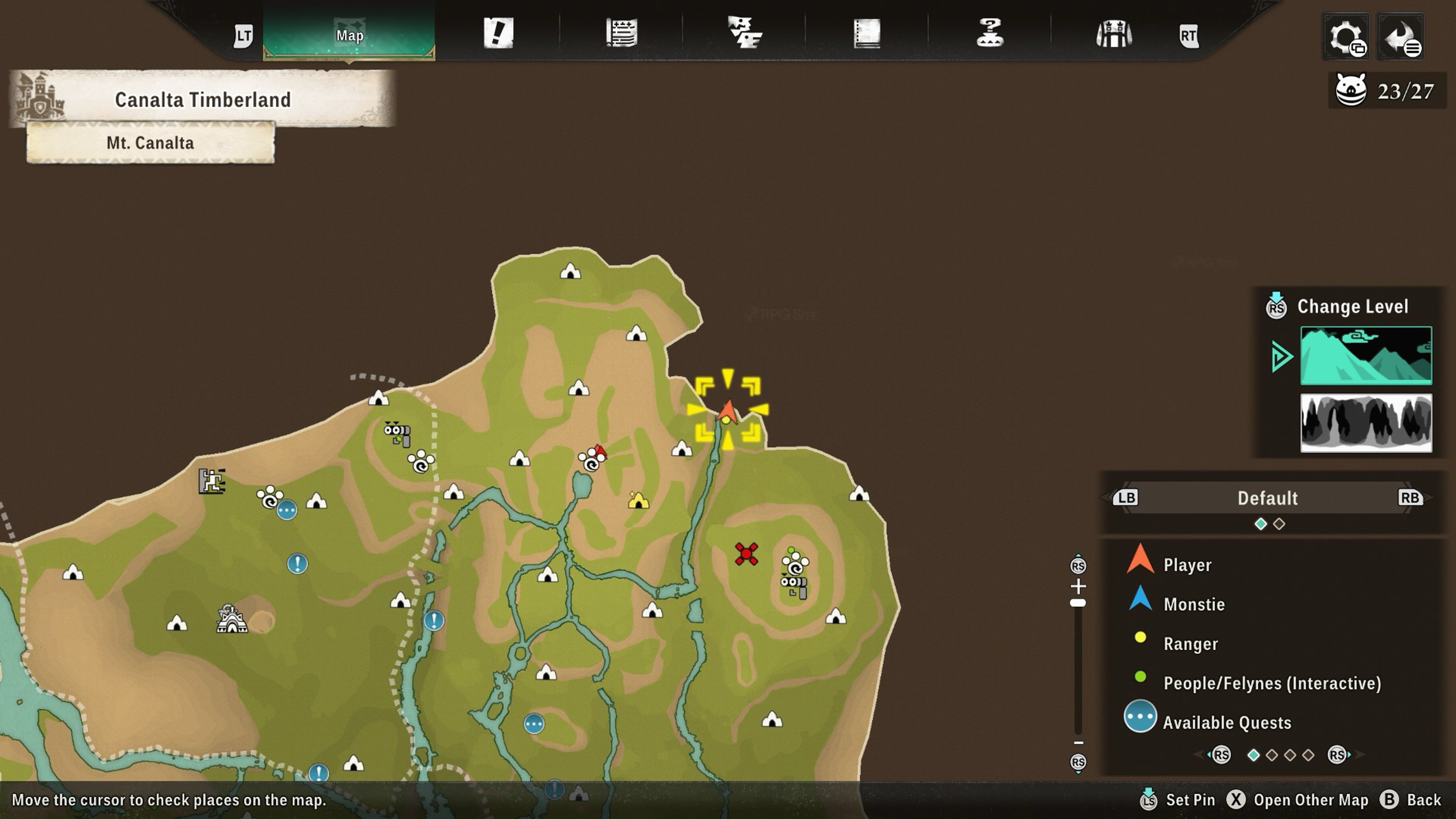1456x819 pixels.
Task: Switch to the armor equipment tab
Action: pyautogui.click(x=1113, y=33)
